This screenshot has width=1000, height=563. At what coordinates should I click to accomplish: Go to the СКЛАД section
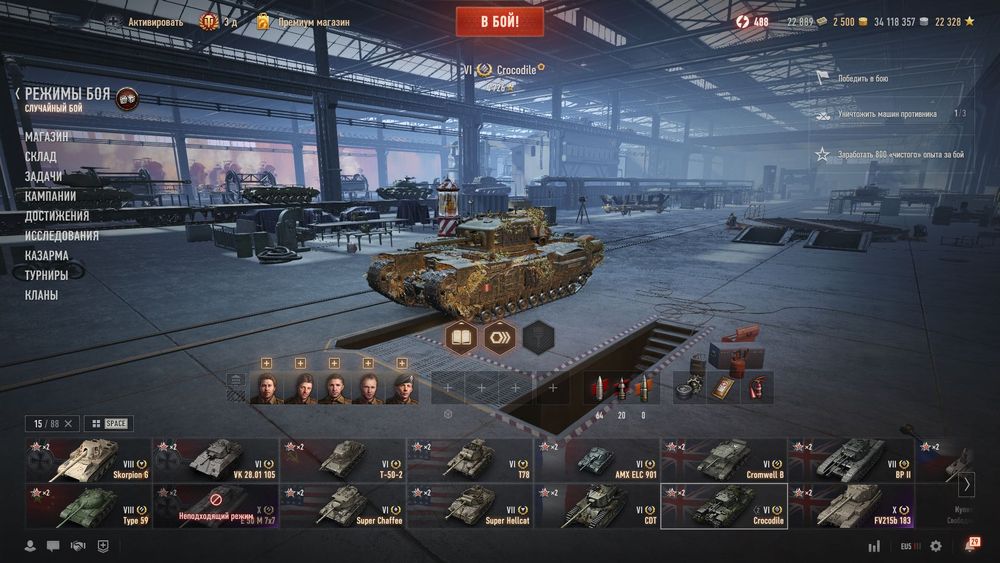coord(41,156)
